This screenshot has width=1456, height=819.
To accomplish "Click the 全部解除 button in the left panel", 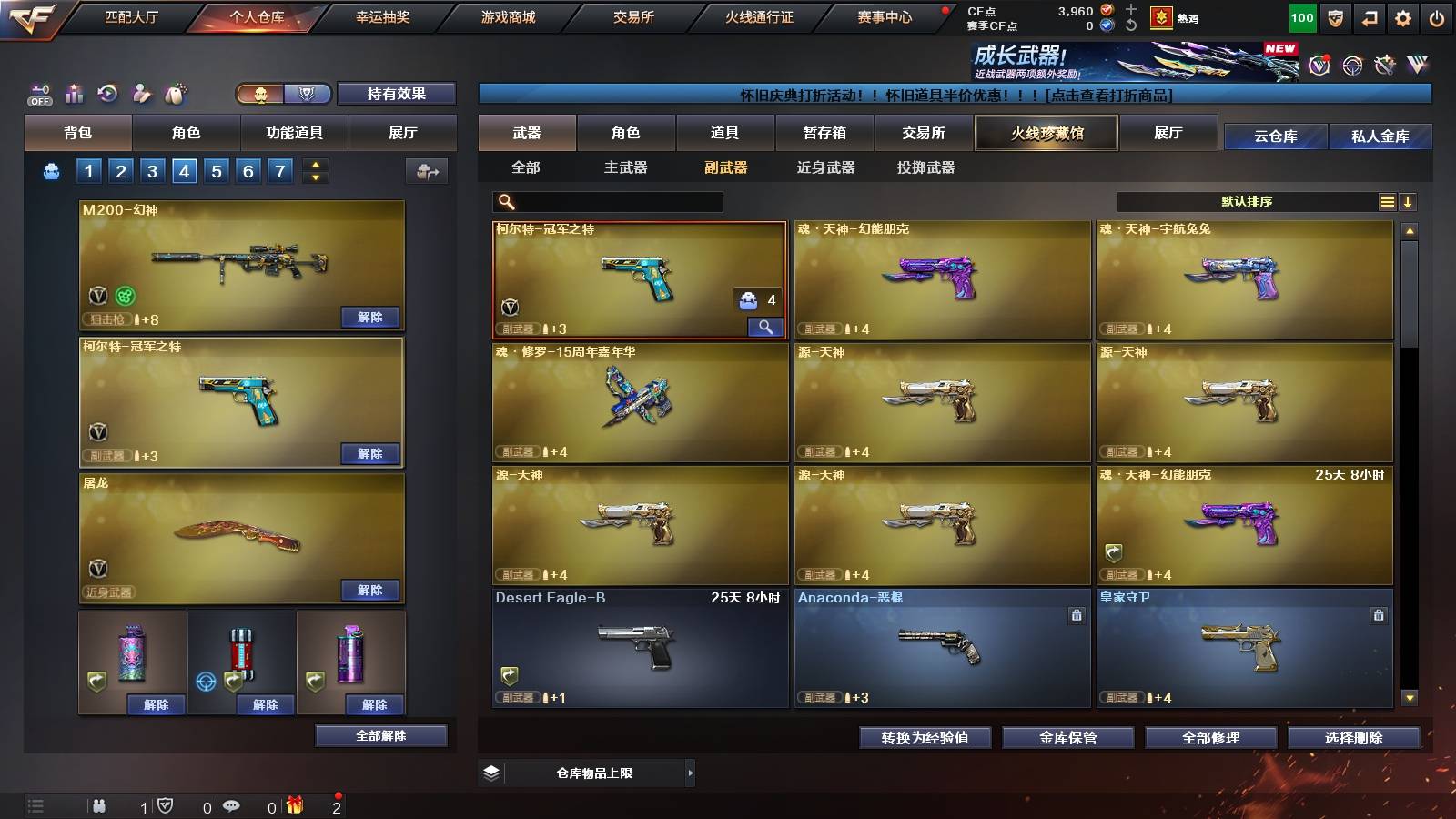I will pos(380,735).
